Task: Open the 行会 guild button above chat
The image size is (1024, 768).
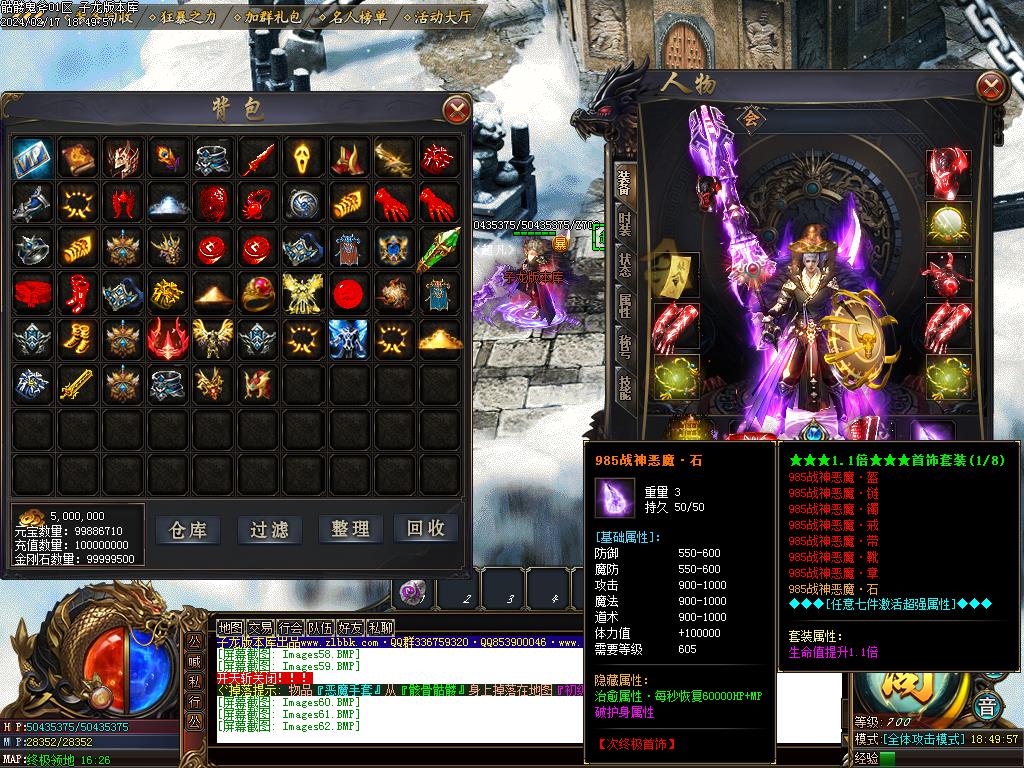Action: click(290, 628)
